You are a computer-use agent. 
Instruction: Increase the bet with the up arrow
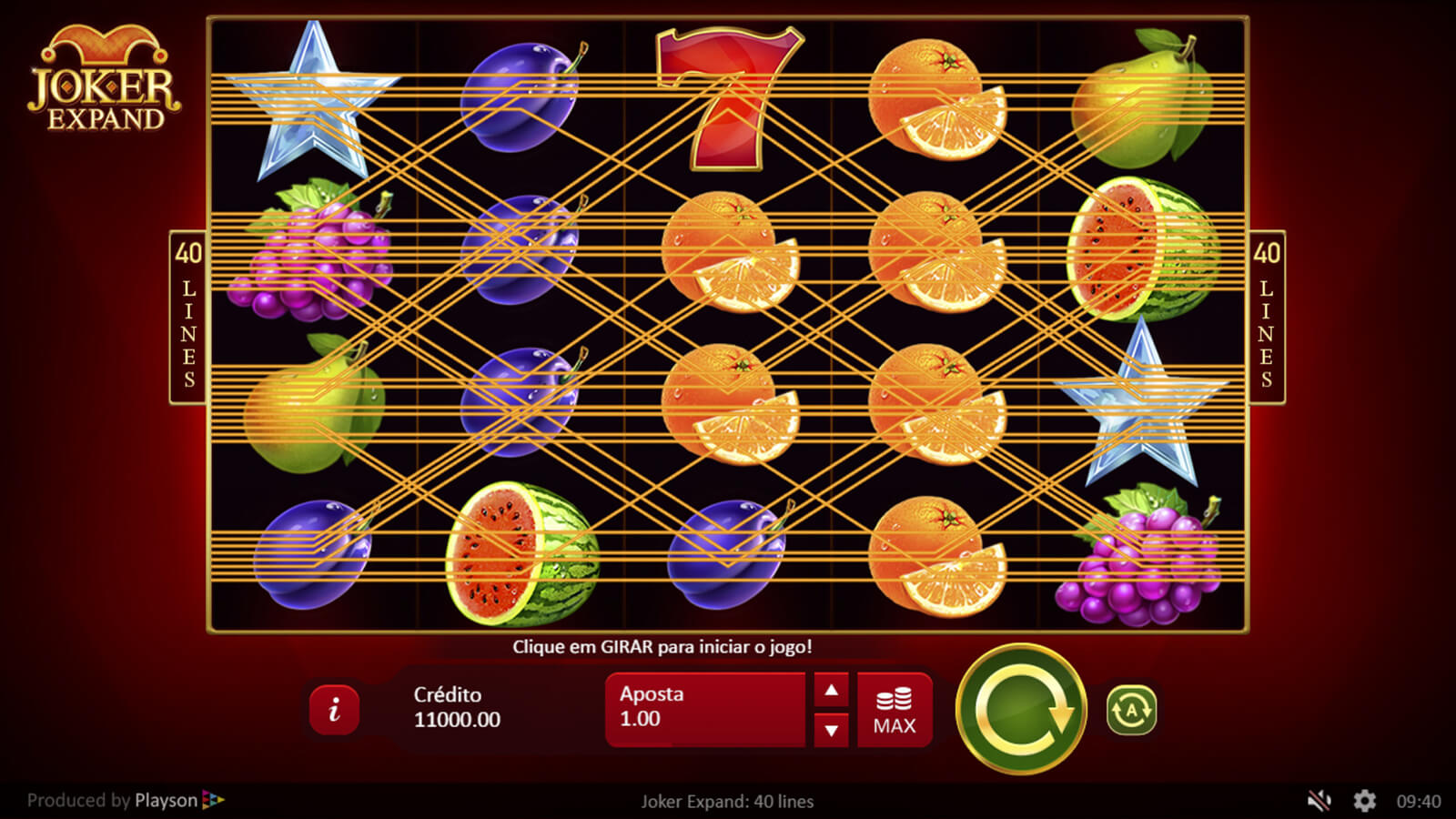(x=831, y=691)
